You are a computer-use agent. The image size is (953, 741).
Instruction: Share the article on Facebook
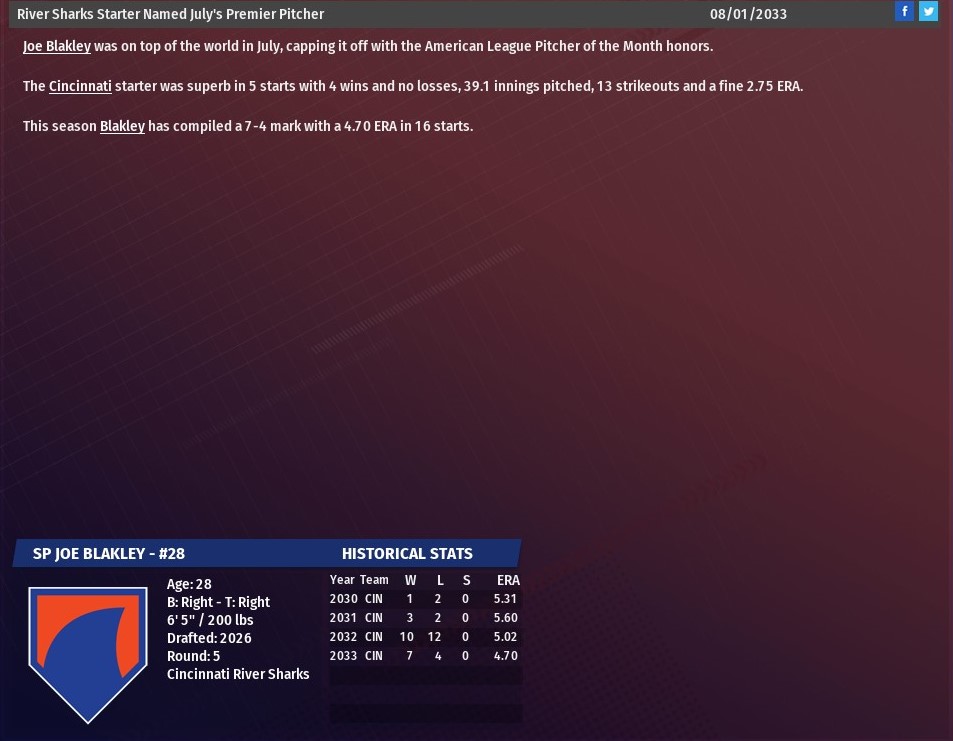pos(904,12)
